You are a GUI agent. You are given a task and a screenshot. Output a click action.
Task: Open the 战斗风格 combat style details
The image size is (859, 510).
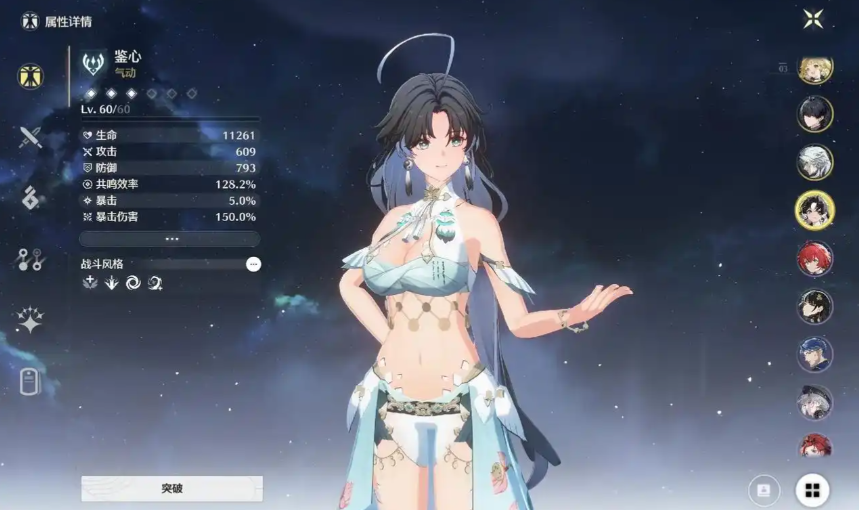point(253,264)
